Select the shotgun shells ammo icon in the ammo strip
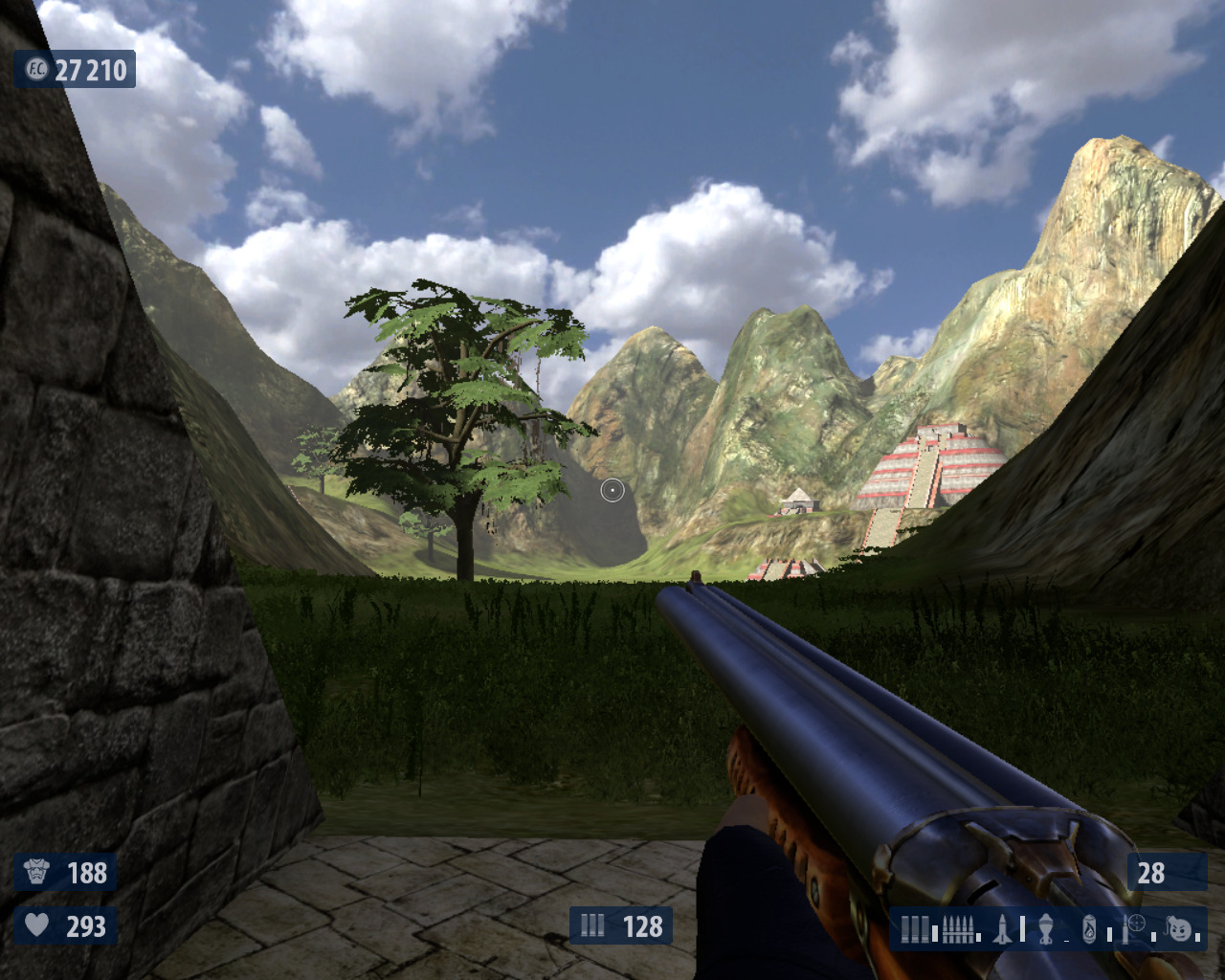Viewport: 1225px width, 980px height. 915,928
